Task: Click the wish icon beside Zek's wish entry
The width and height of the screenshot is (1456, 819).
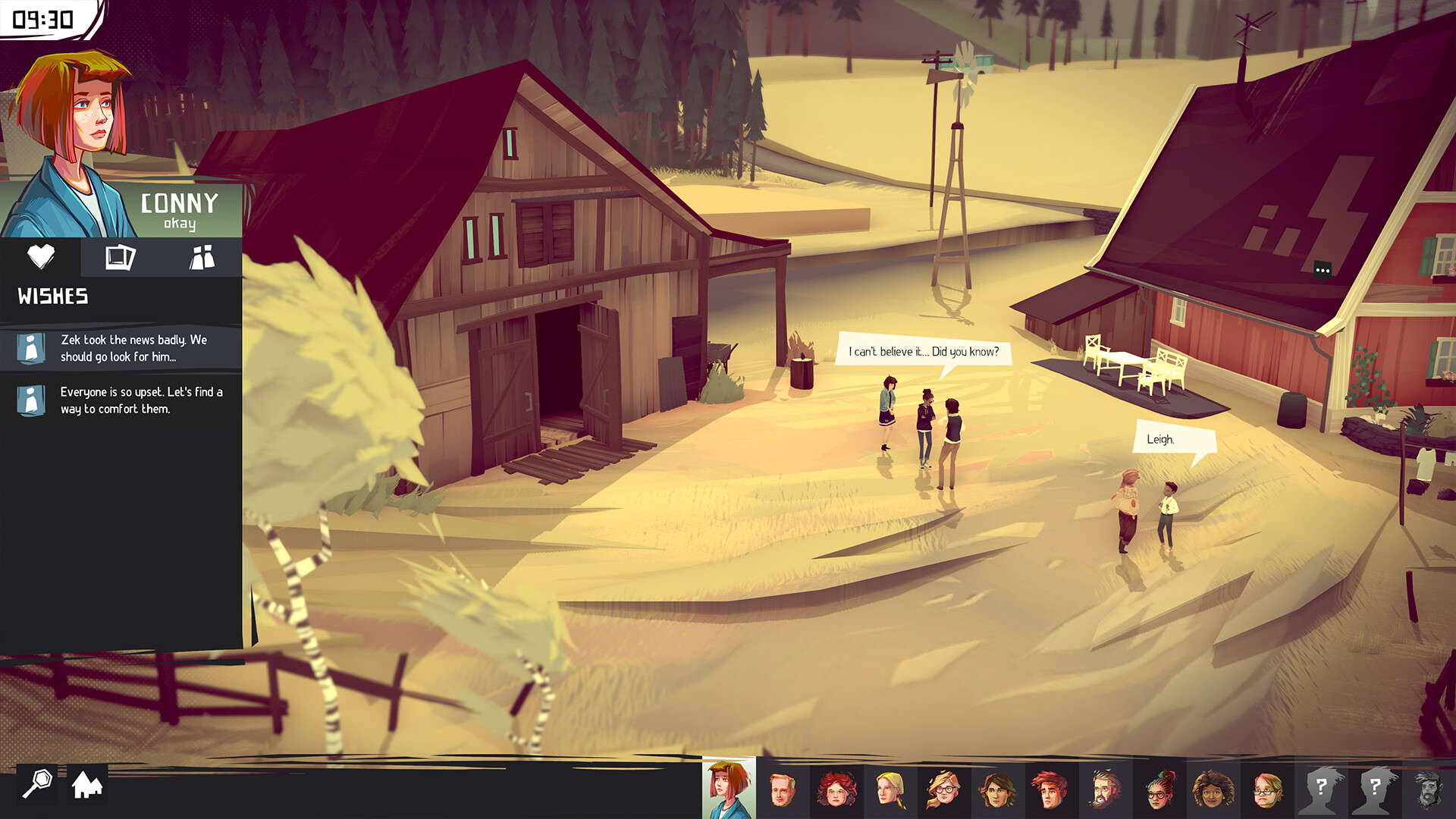Action: point(31,348)
